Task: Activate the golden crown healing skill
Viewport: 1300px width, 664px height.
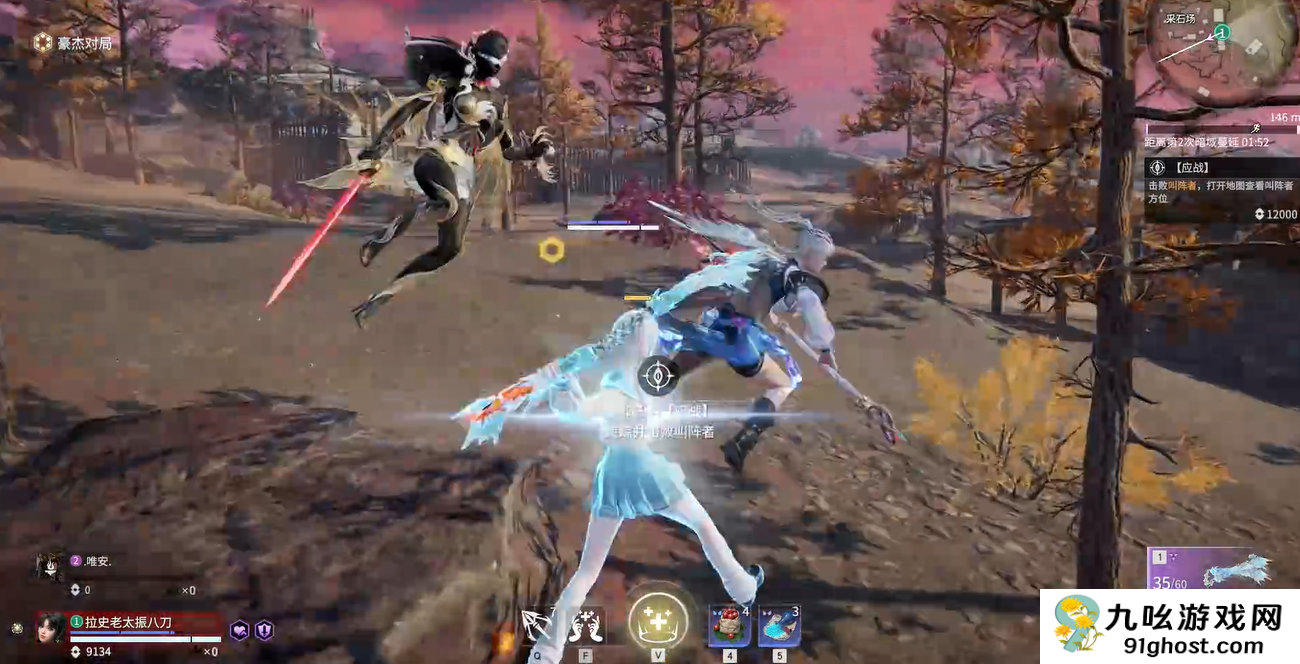Action: pos(657,622)
